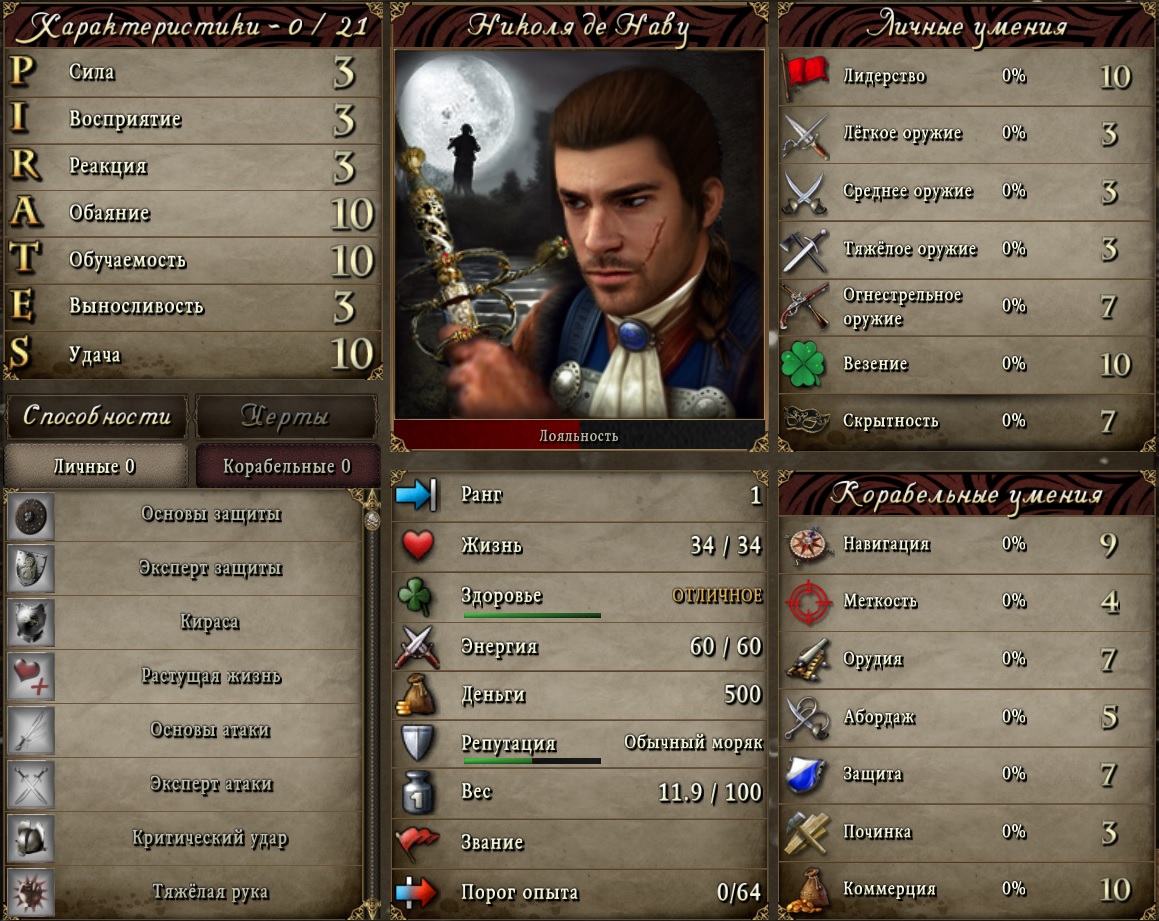Pick the Кираса ability
This screenshot has width=1159, height=921.
210,622
